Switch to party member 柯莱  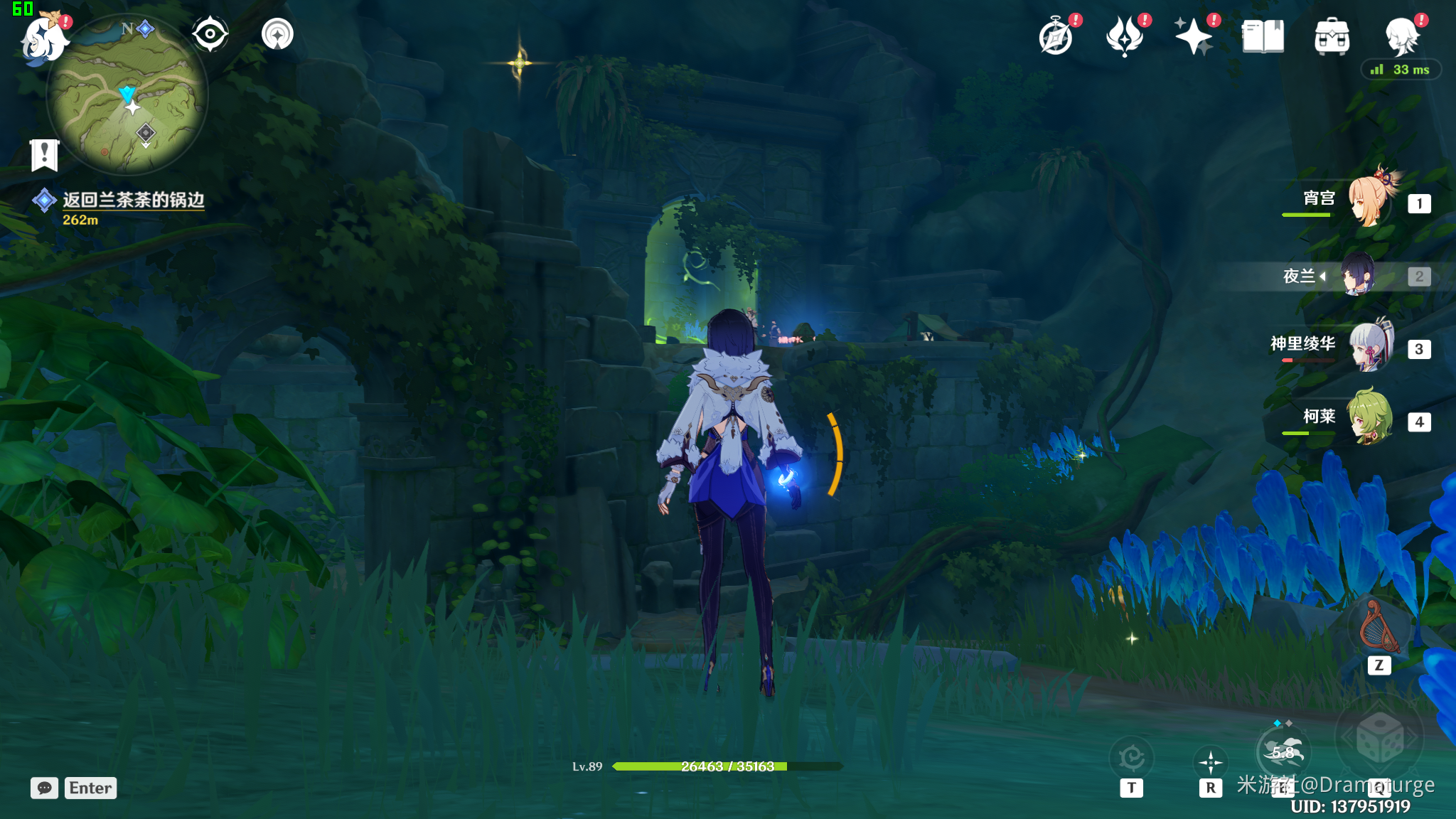point(1369,419)
